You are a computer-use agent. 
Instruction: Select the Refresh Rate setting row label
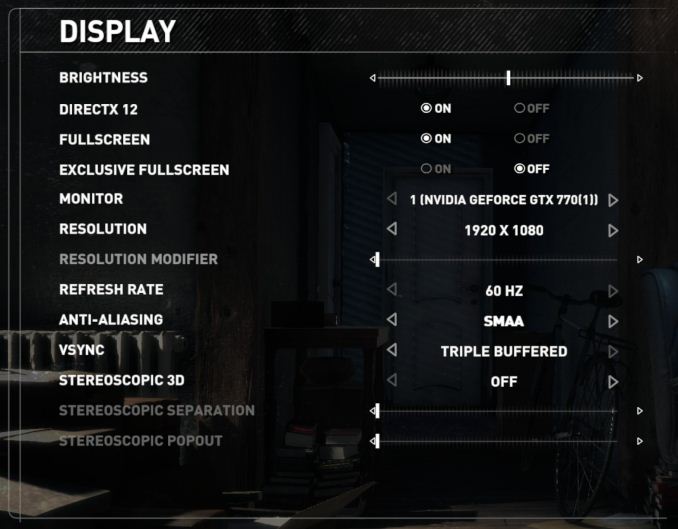pyautogui.click(x=111, y=290)
